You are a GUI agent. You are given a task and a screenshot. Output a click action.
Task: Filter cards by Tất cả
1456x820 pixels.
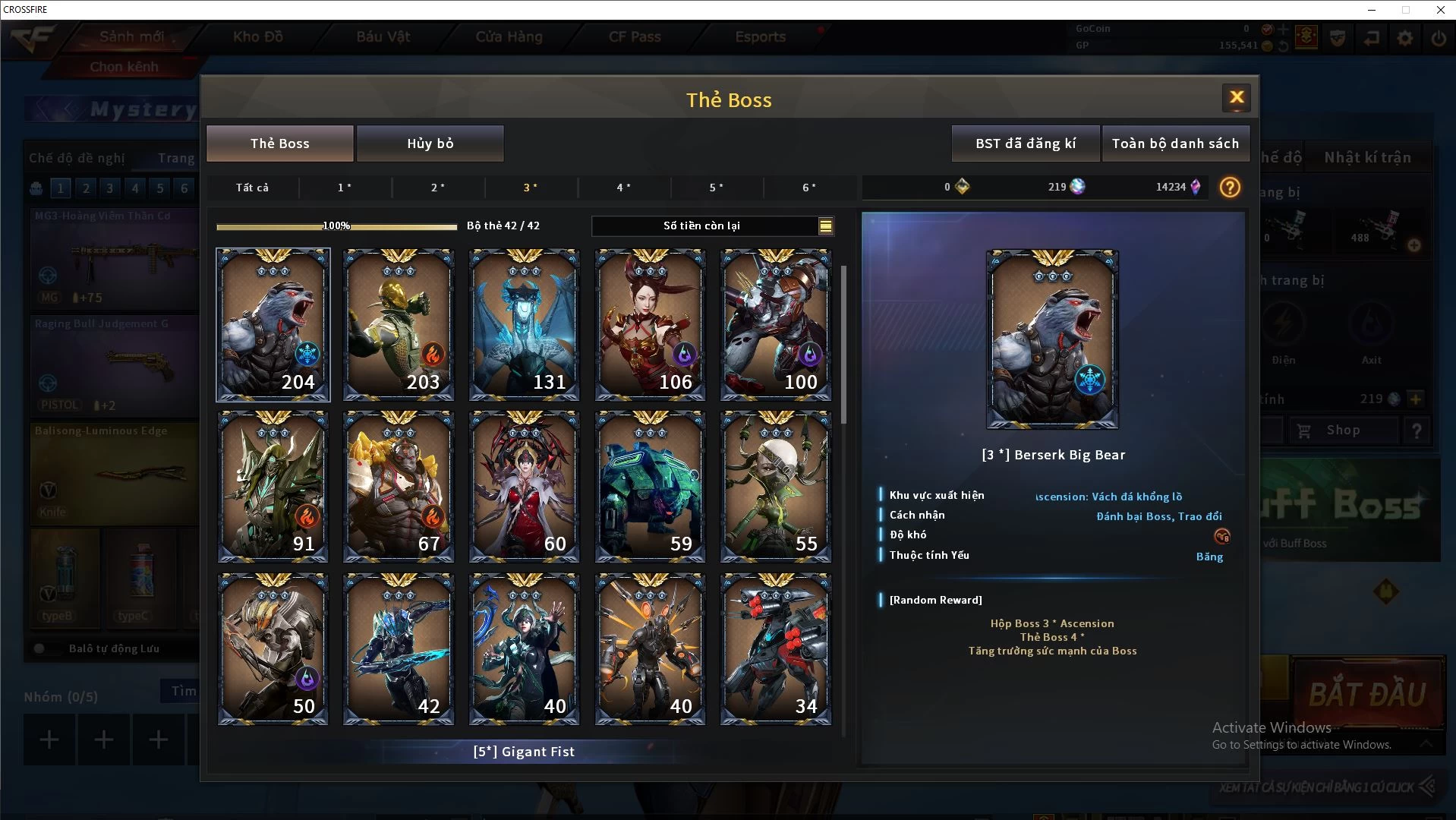click(252, 188)
